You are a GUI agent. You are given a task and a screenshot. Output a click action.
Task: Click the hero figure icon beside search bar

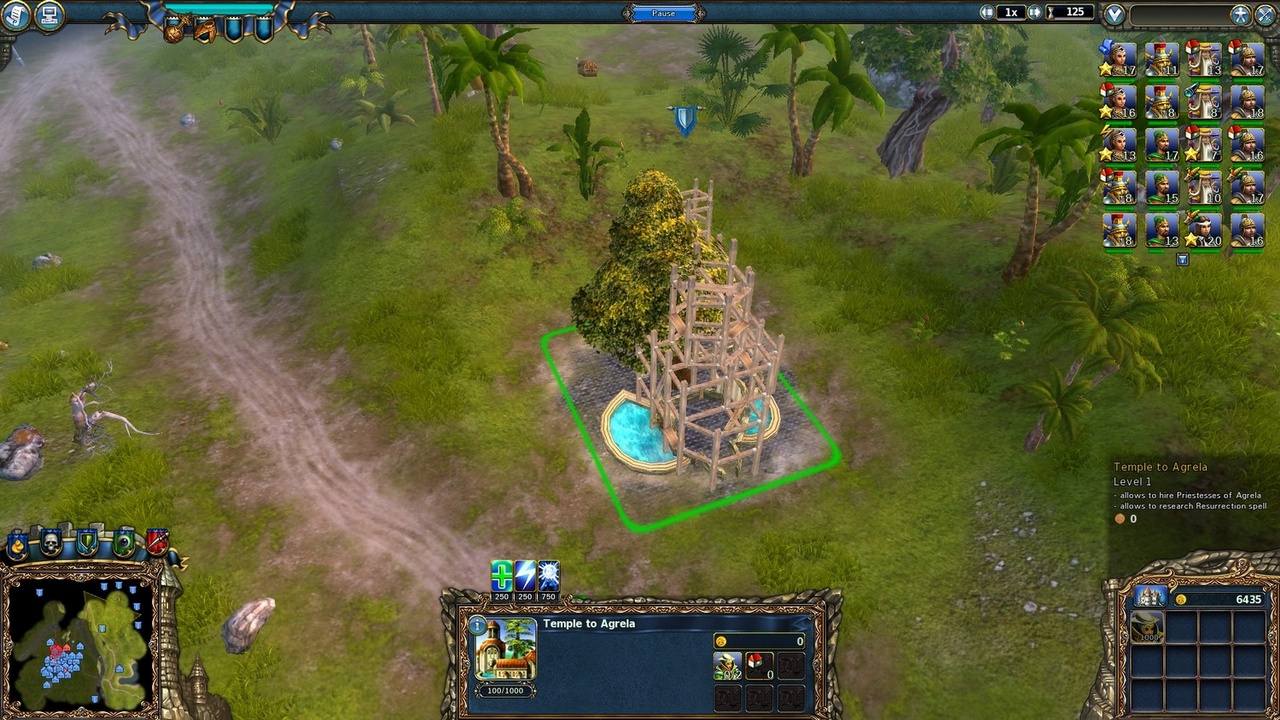(x=1241, y=14)
